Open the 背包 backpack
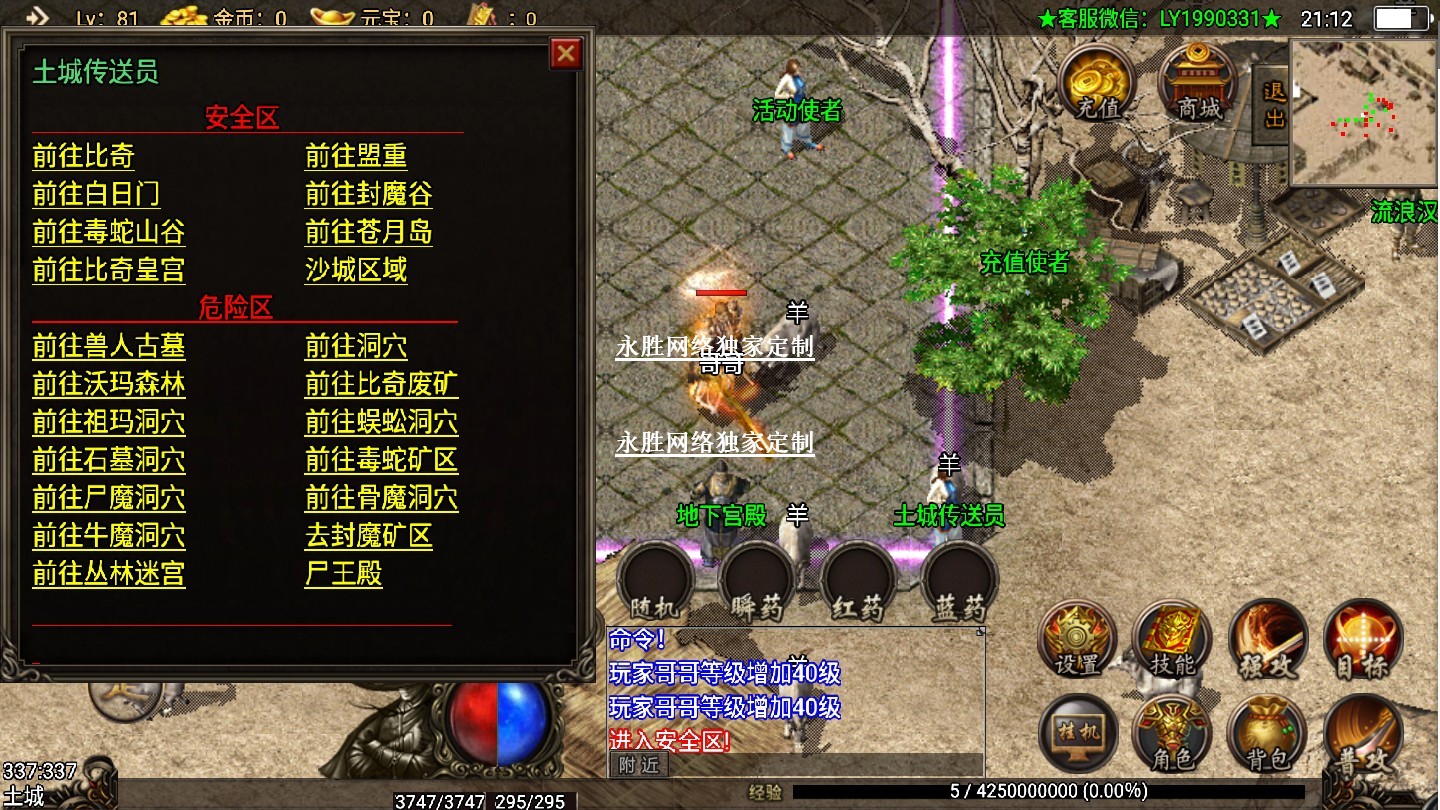The width and height of the screenshot is (1440, 810). [1266, 734]
